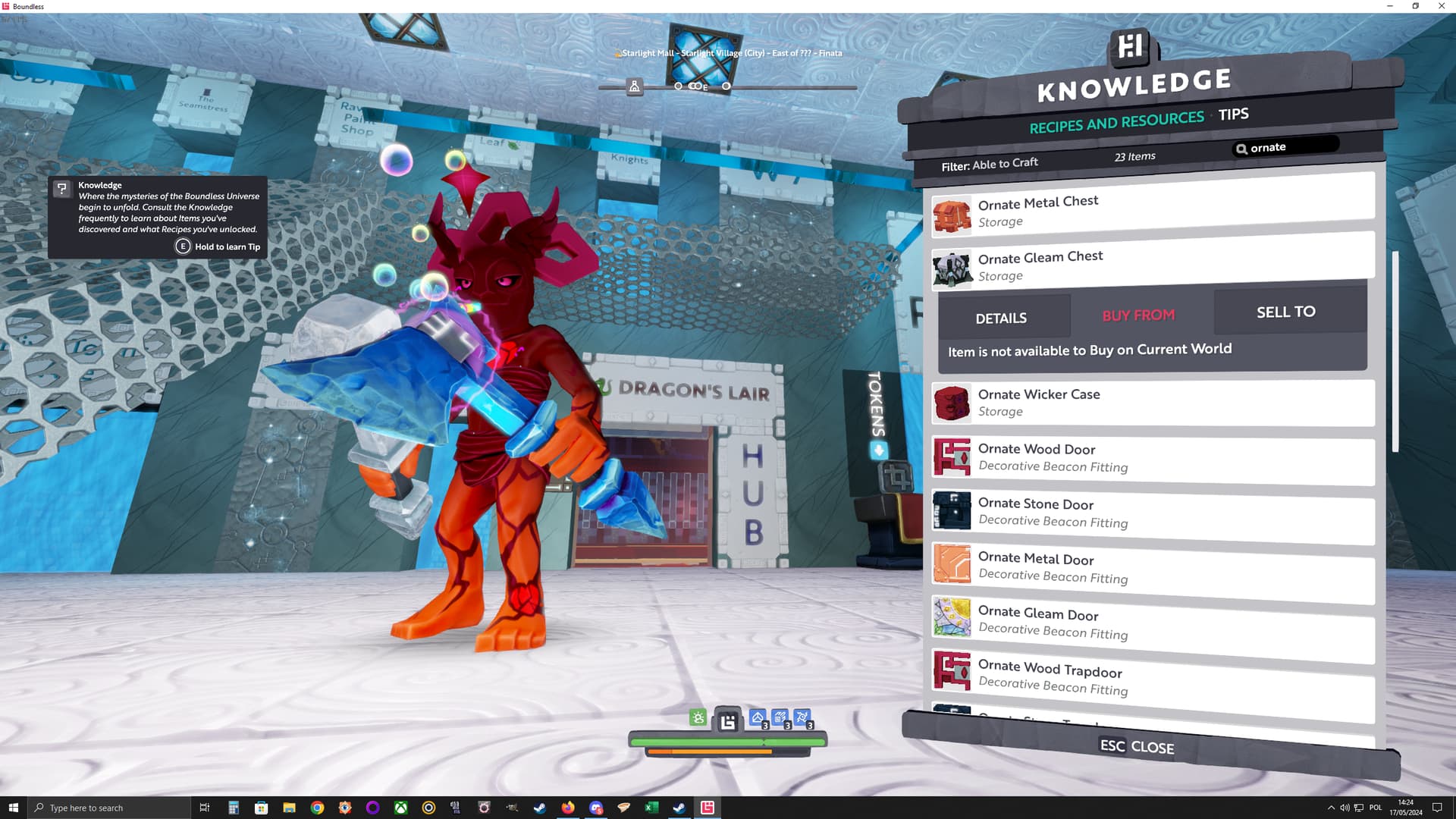Select Ornate Wood Door recipe
This screenshot has height=819, width=1456.
(x=1153, y=457)
